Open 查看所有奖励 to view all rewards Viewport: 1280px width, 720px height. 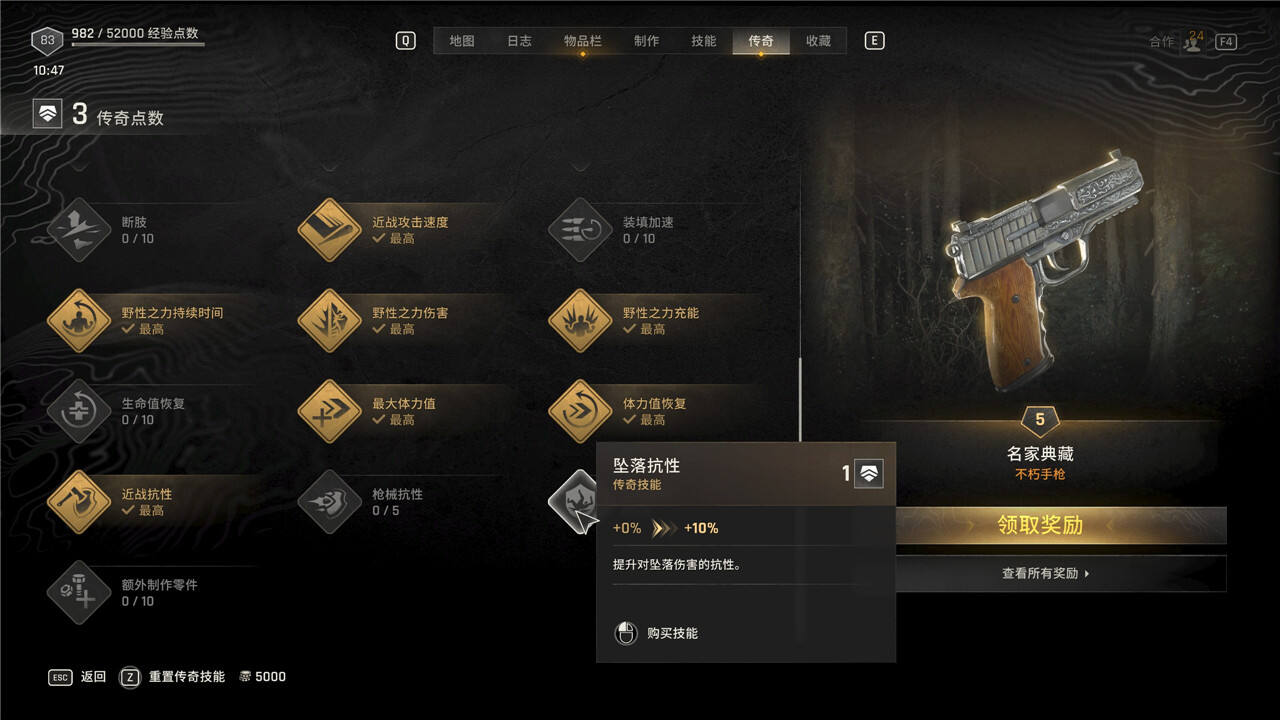point(1045,573)
